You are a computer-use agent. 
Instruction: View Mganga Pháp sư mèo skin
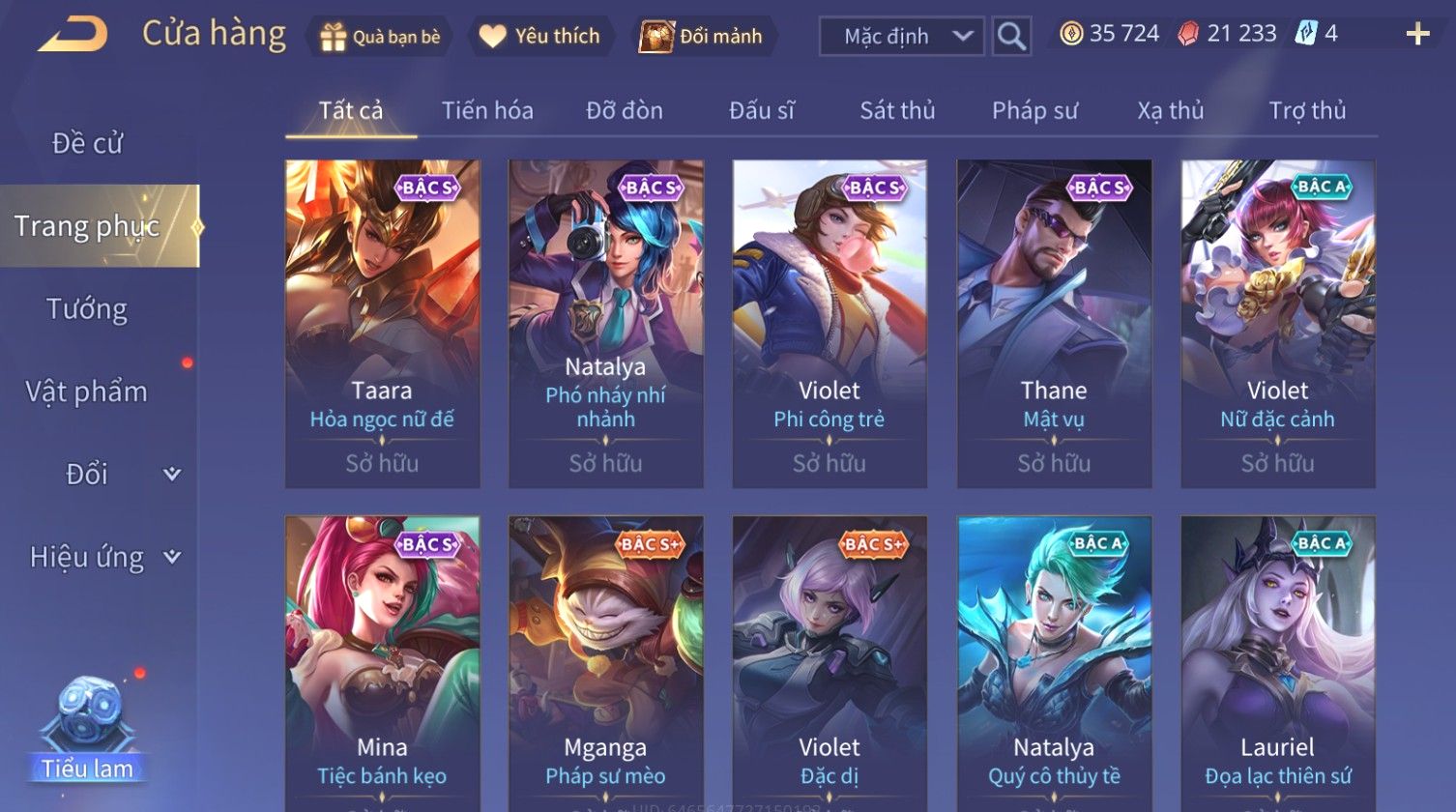[605, 667]
